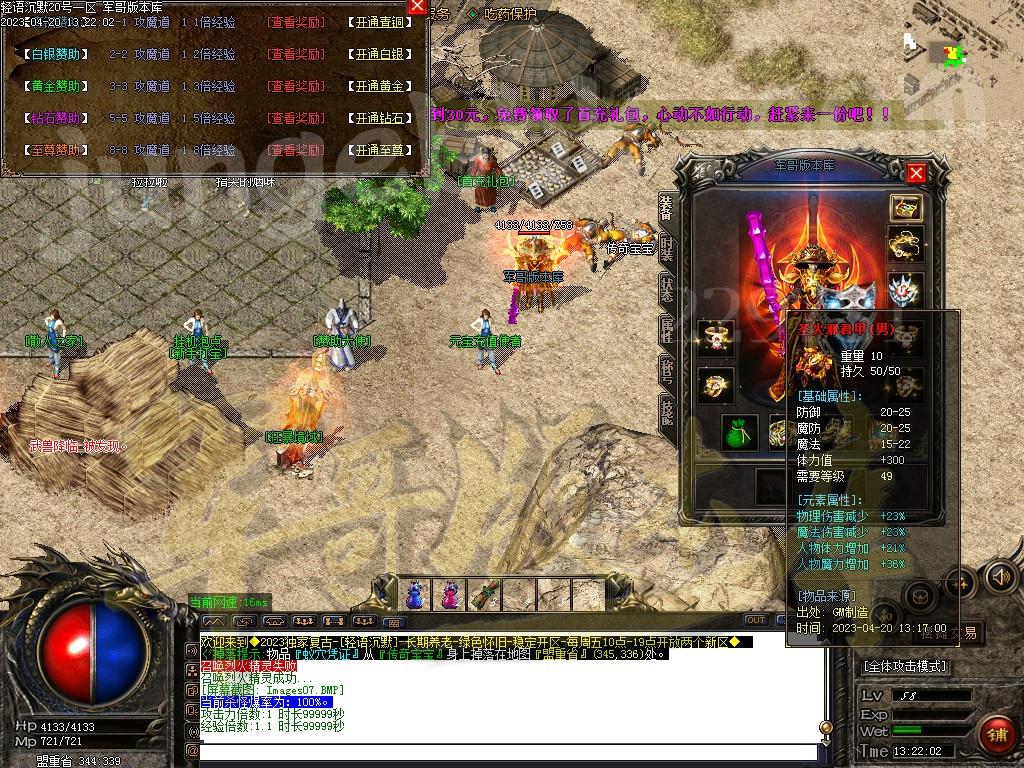
Task: Toggle the sound speaker button
Action: point(1000,577)
